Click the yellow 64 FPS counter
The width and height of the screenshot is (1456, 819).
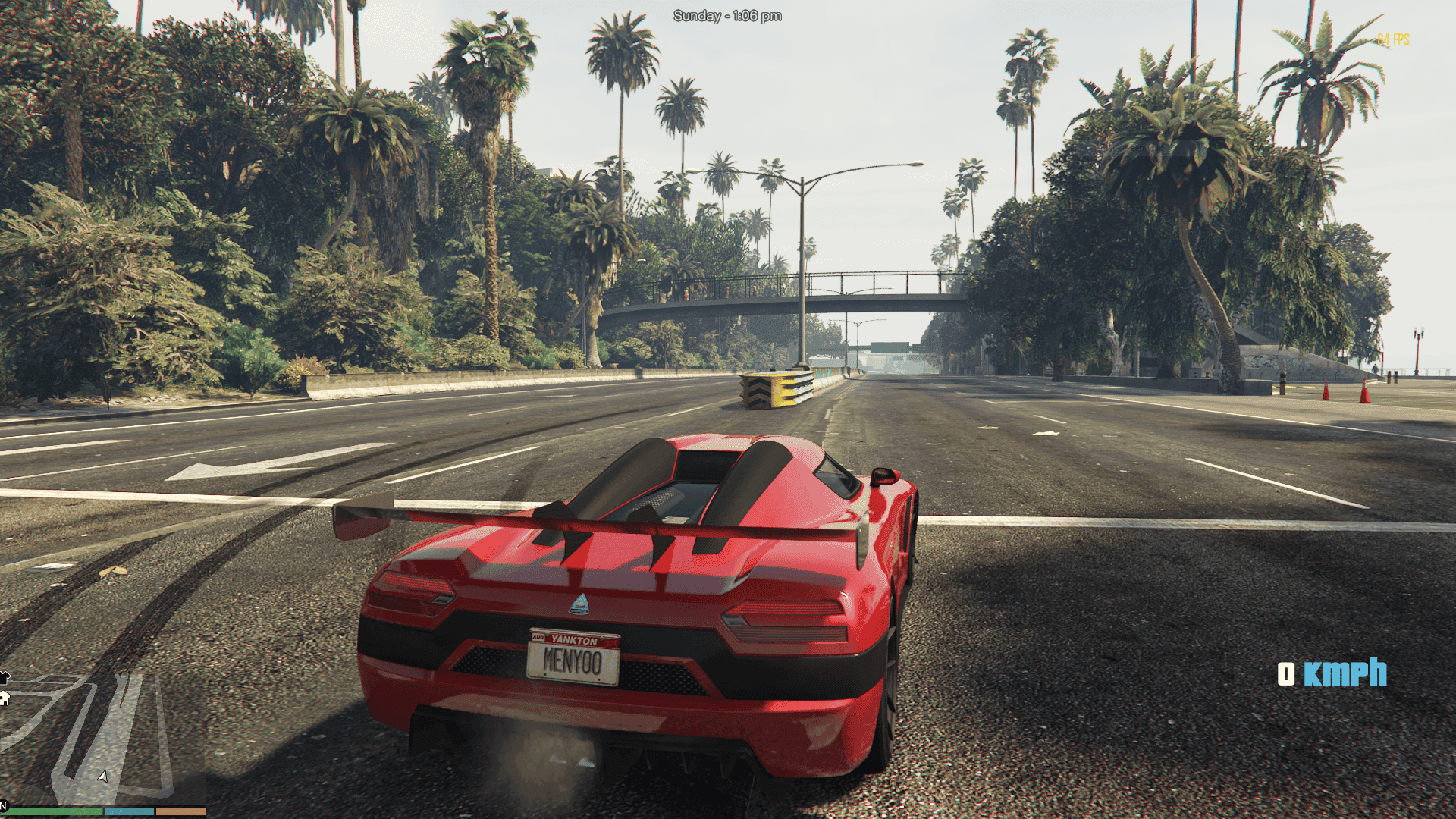pos(1393,38)
